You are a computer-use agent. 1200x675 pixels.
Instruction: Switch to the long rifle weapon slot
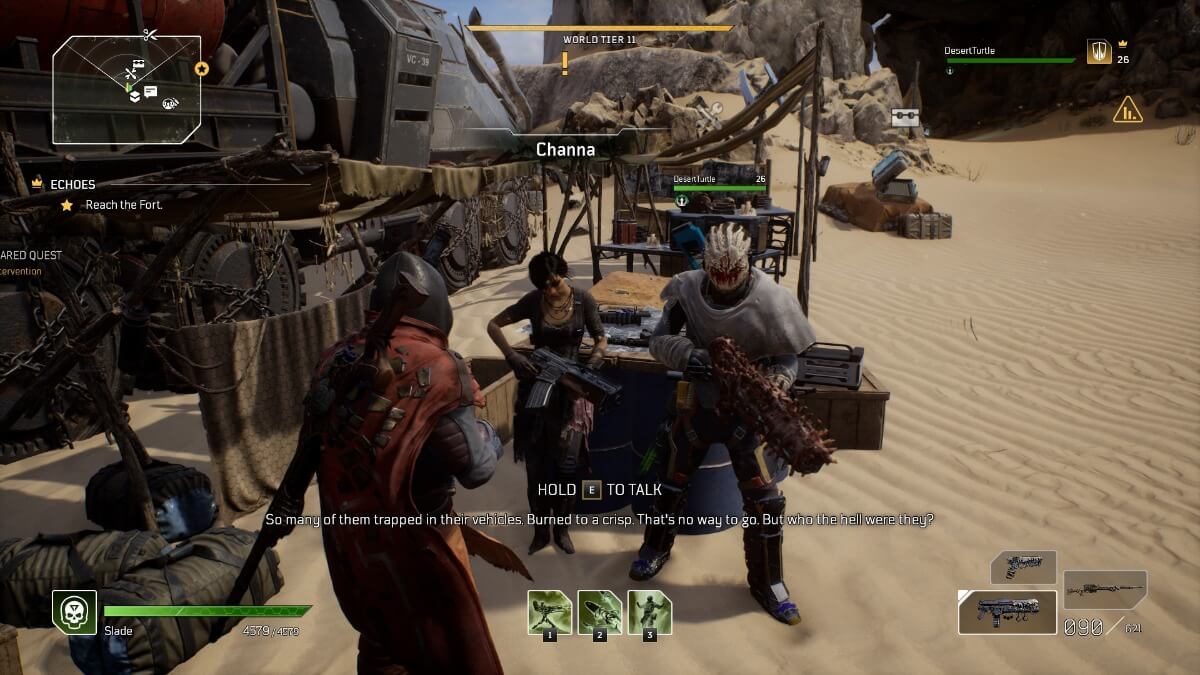pyautogui.click(x=1104, y=589)
